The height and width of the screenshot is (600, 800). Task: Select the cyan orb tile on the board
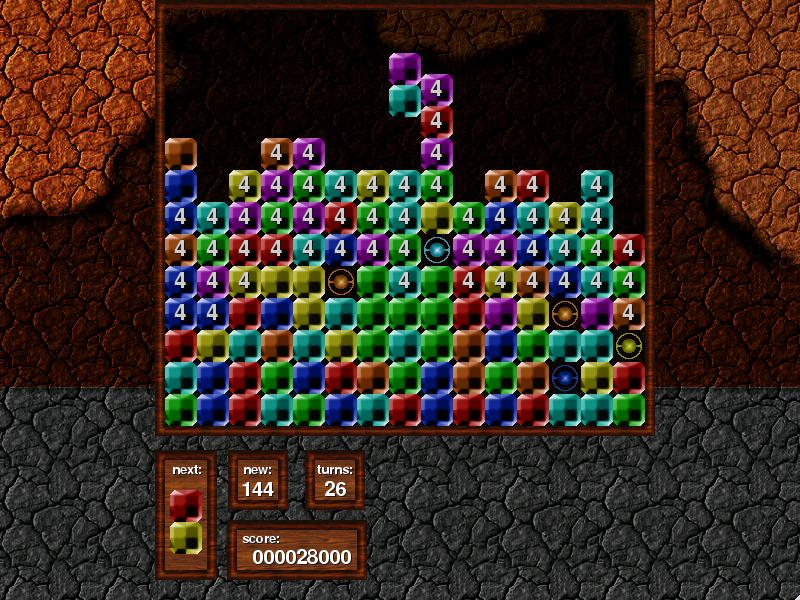tap(436, 250)
